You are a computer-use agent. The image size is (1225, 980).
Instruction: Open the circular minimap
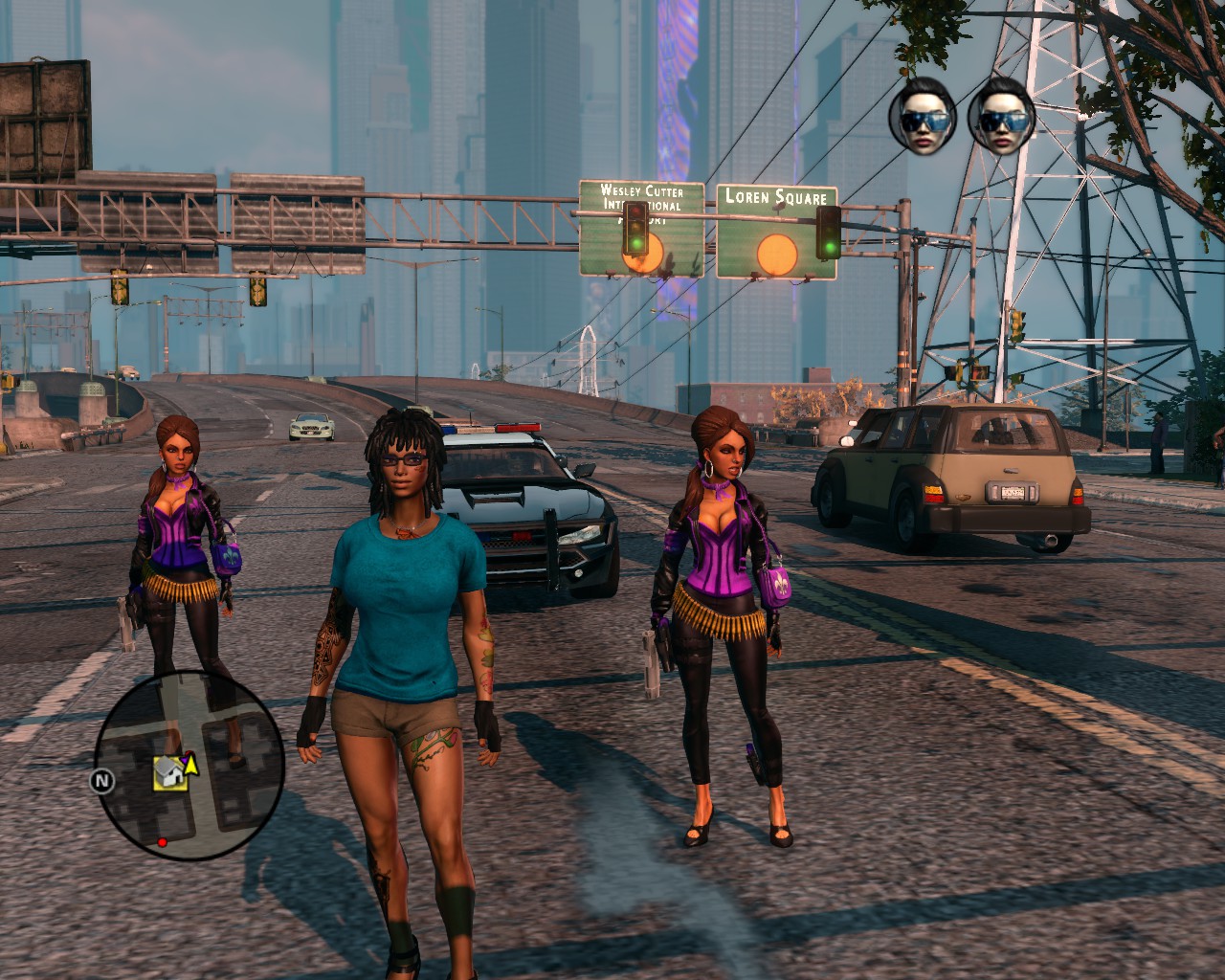point(189,766)
